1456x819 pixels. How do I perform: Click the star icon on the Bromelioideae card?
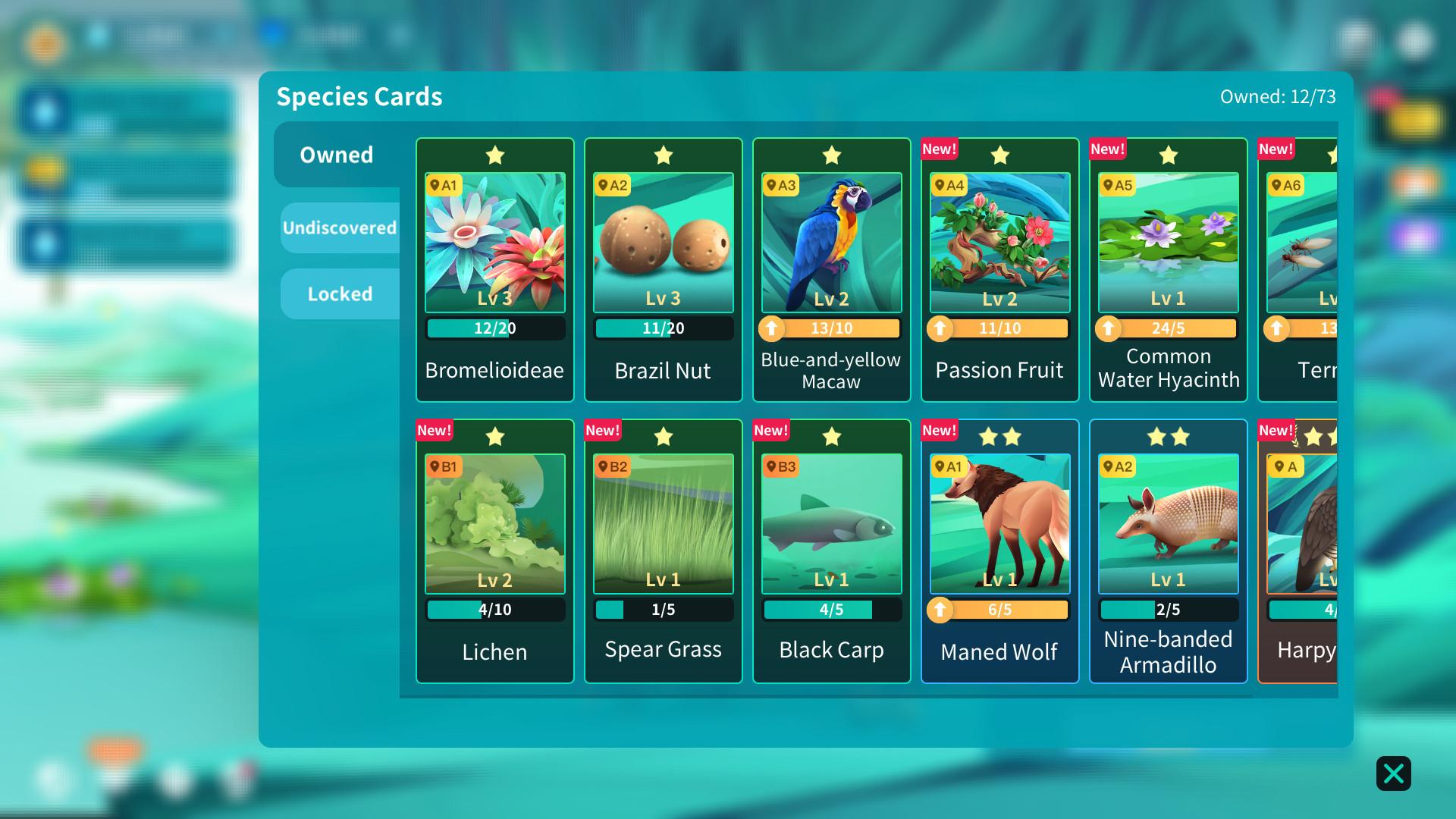[494, 155]
